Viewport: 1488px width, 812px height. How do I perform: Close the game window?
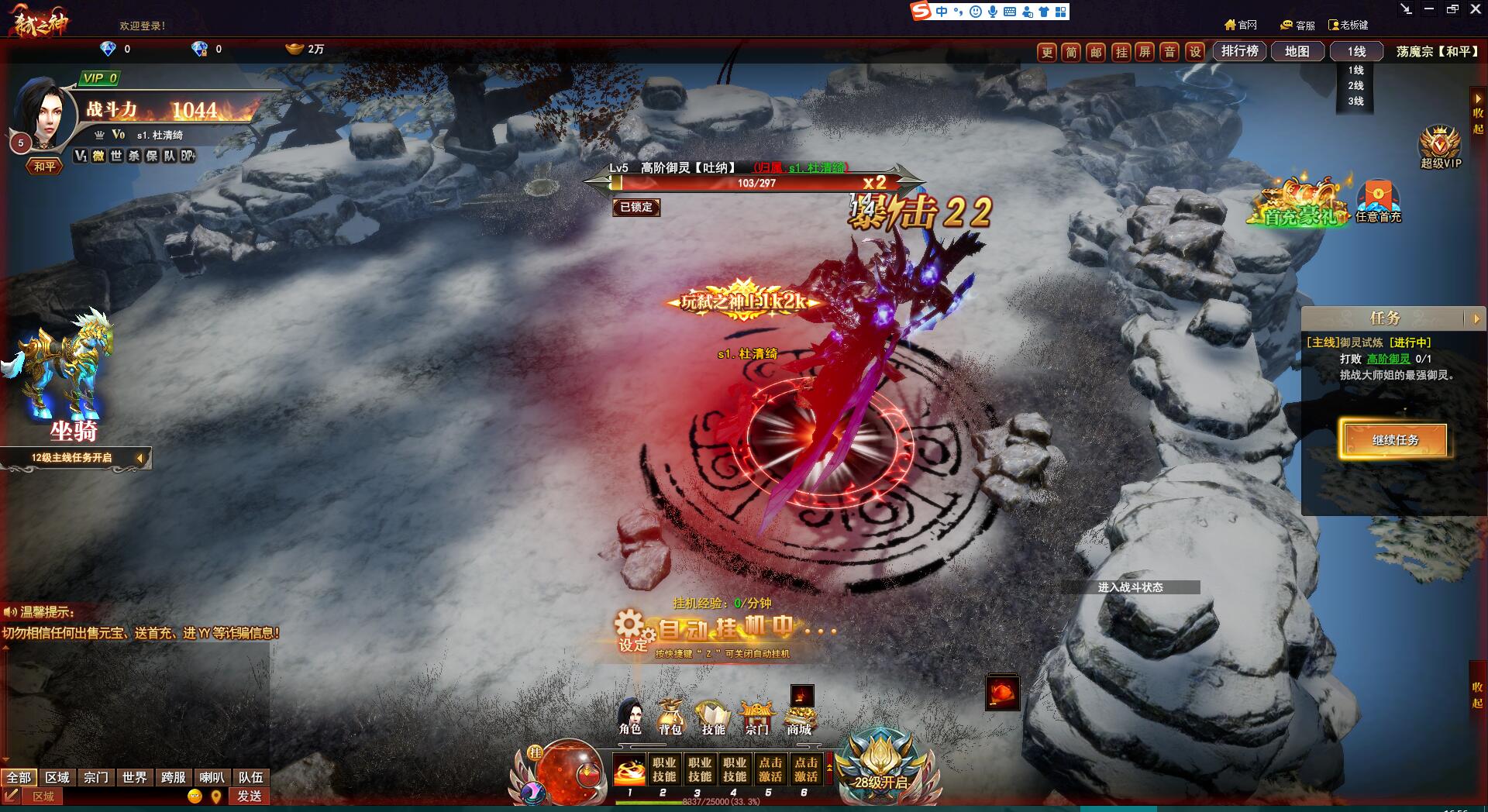[1475, 9]
